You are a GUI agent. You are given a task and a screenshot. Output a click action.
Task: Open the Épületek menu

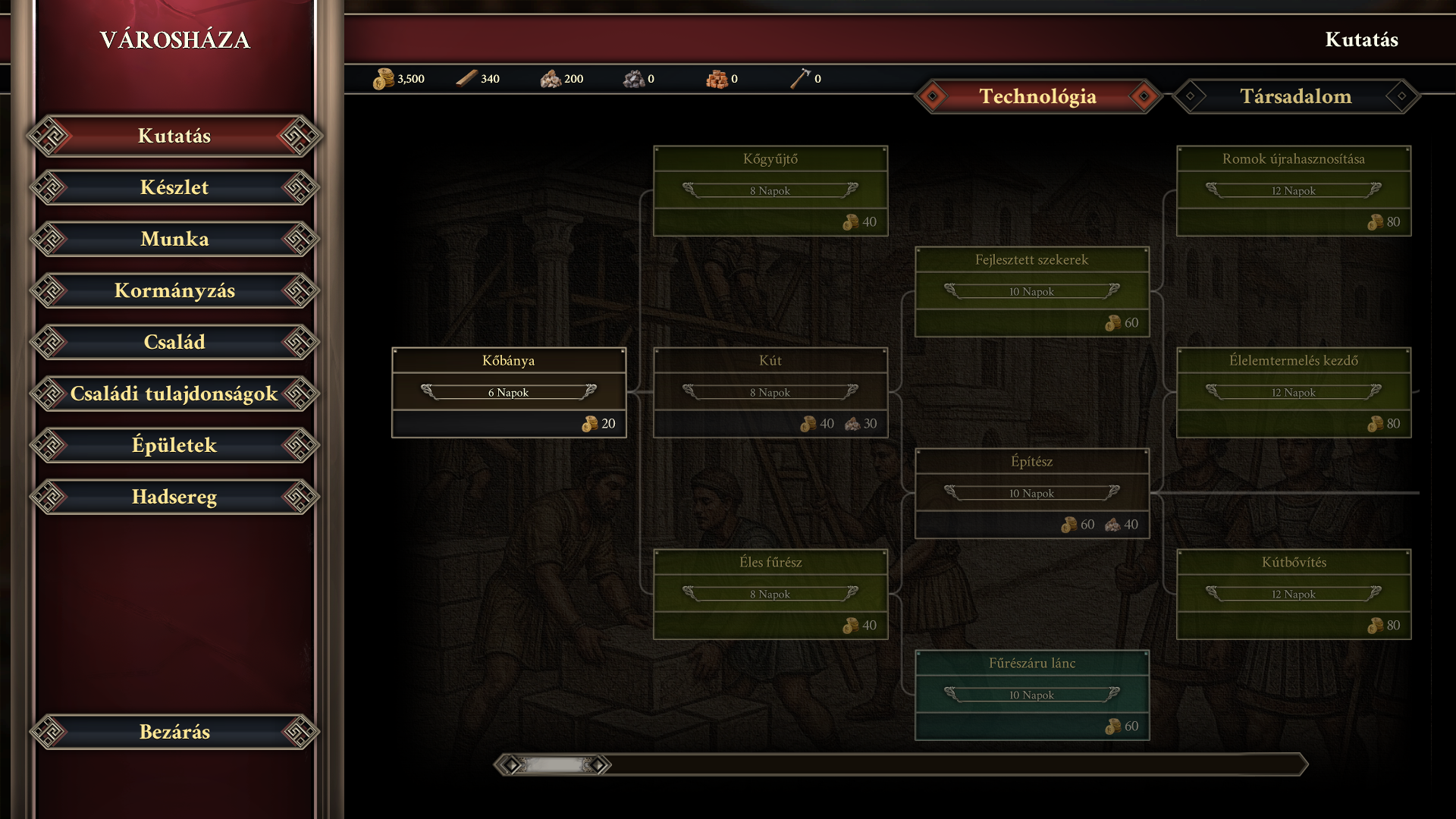174,446
